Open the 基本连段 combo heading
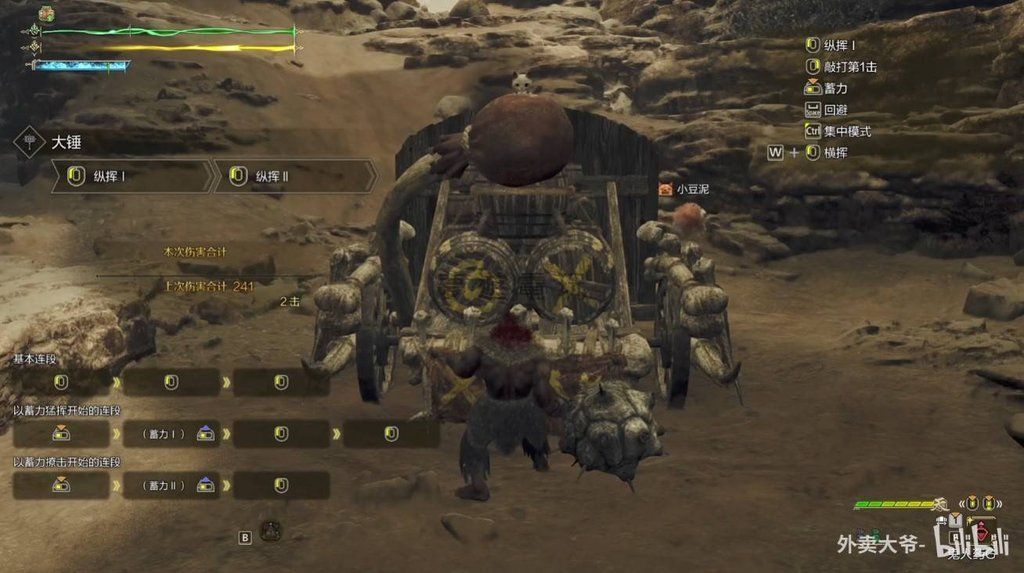Image resolution: width=1024 pixels, height=573 pixels. 34,357
